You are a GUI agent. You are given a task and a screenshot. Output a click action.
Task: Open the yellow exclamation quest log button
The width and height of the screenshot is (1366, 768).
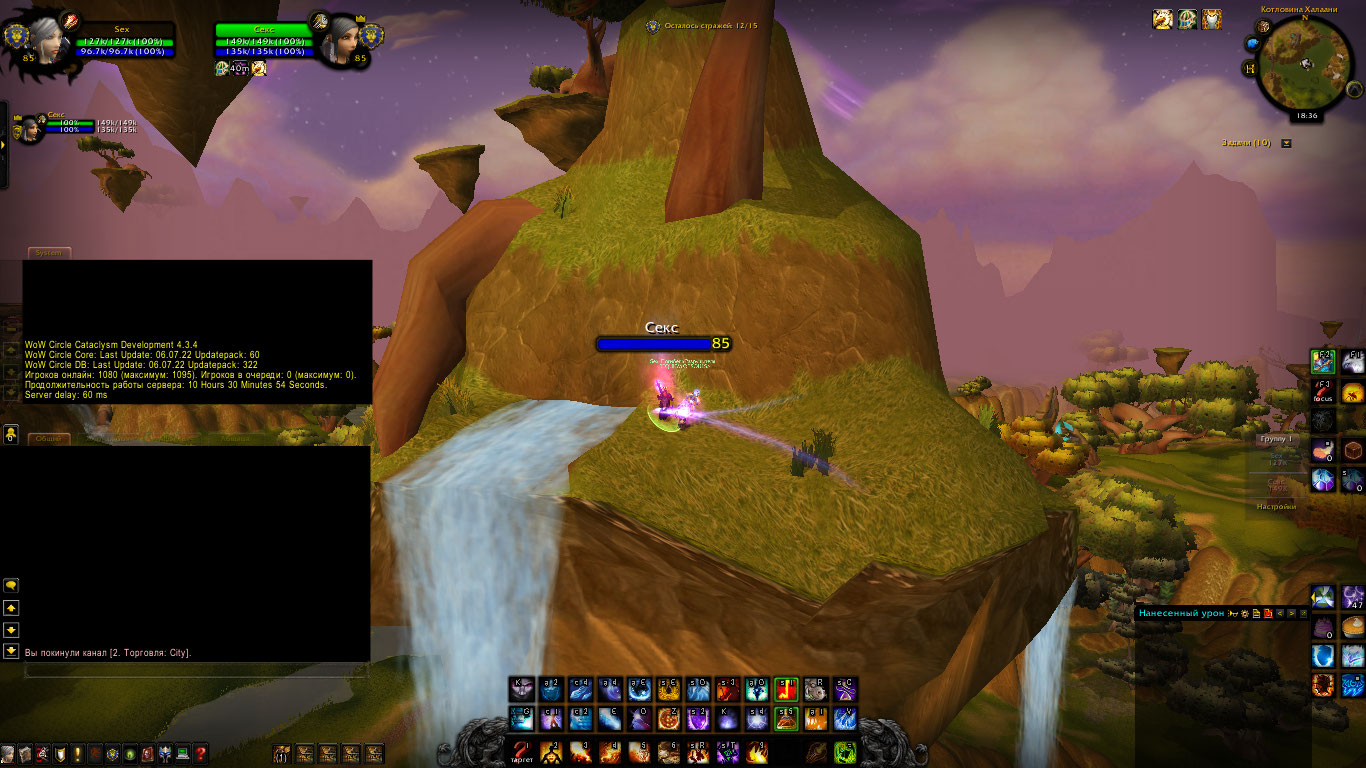(77, 754)
